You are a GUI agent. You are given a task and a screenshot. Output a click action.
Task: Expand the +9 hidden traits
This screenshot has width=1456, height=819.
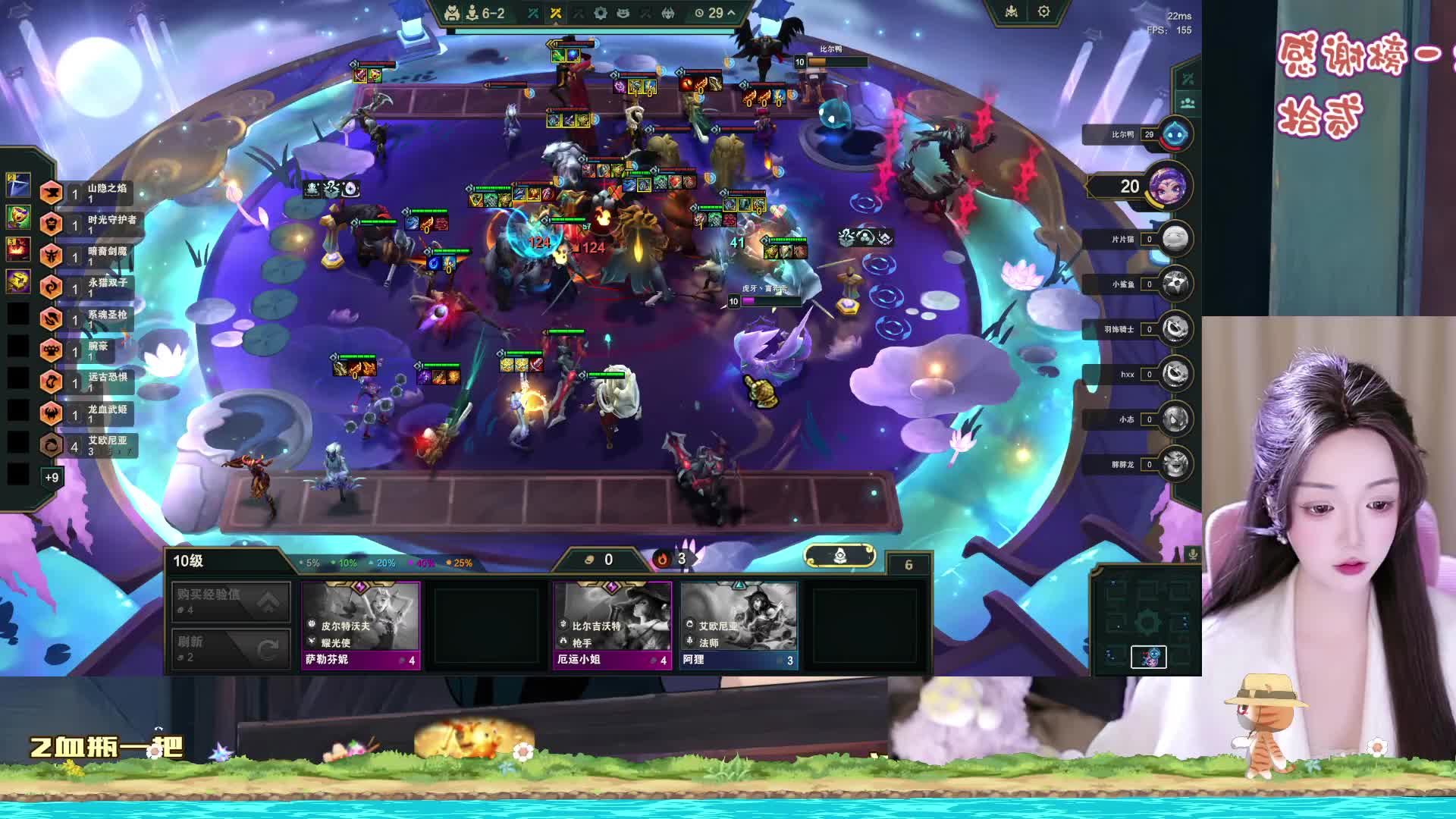click(52, 477)
